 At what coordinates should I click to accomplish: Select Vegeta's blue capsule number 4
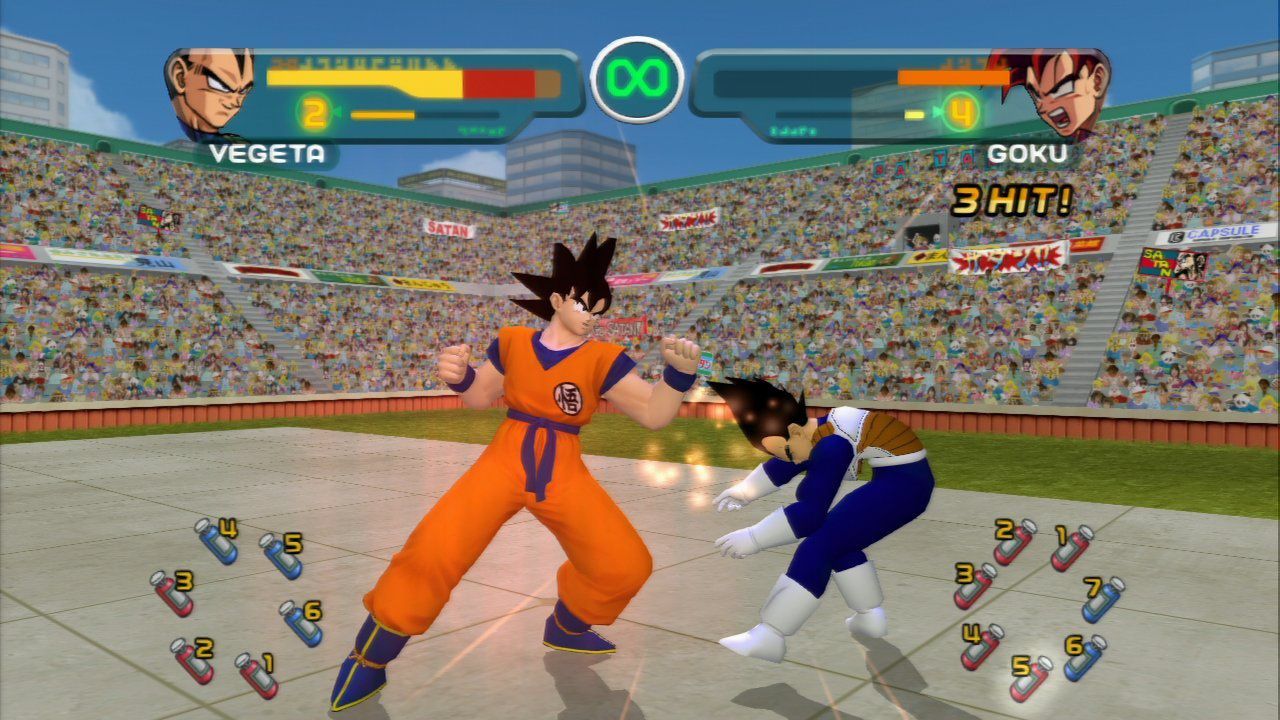click(216, 541)
